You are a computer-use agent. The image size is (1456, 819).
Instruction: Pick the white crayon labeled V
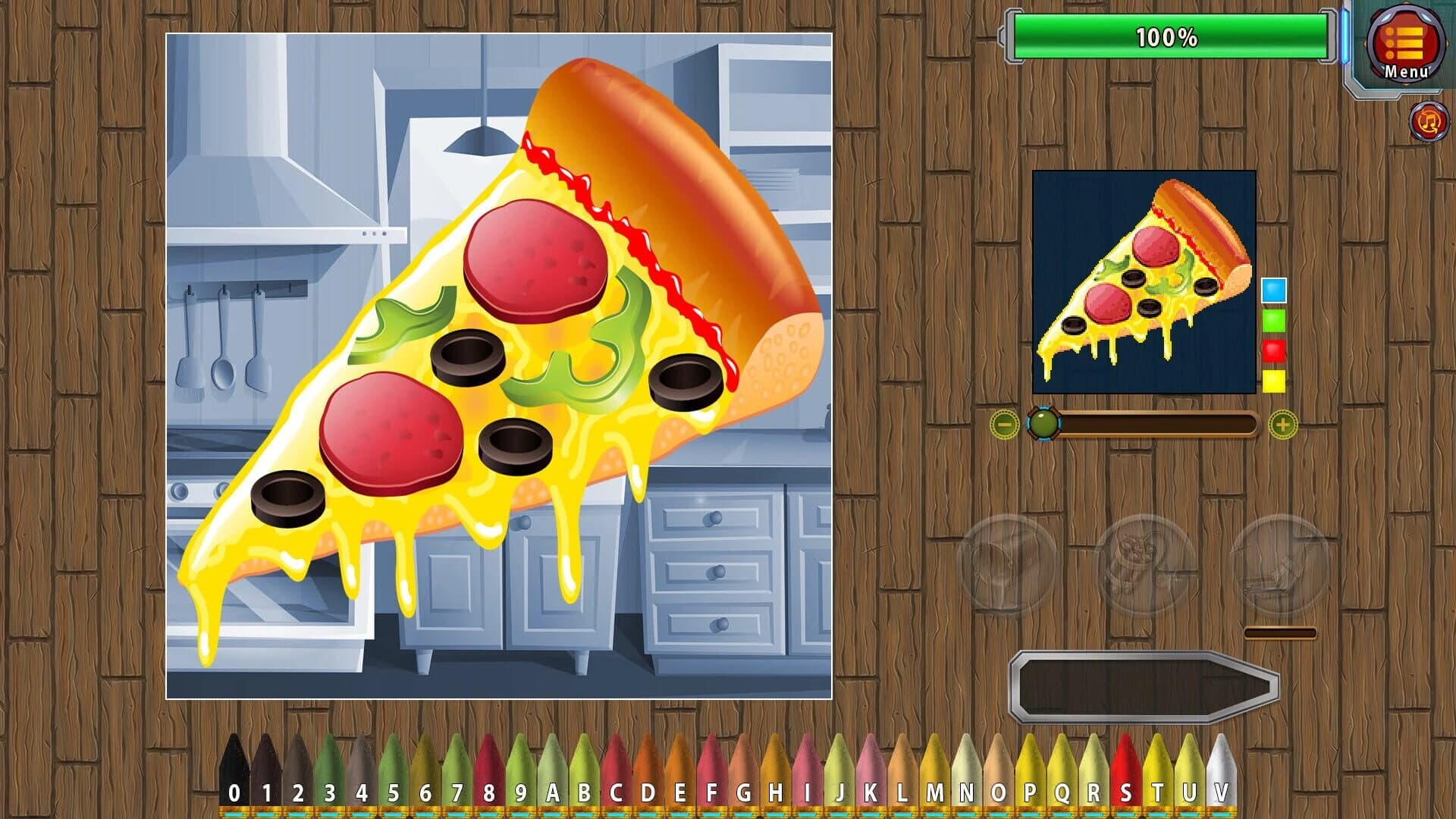(1221, 773)
